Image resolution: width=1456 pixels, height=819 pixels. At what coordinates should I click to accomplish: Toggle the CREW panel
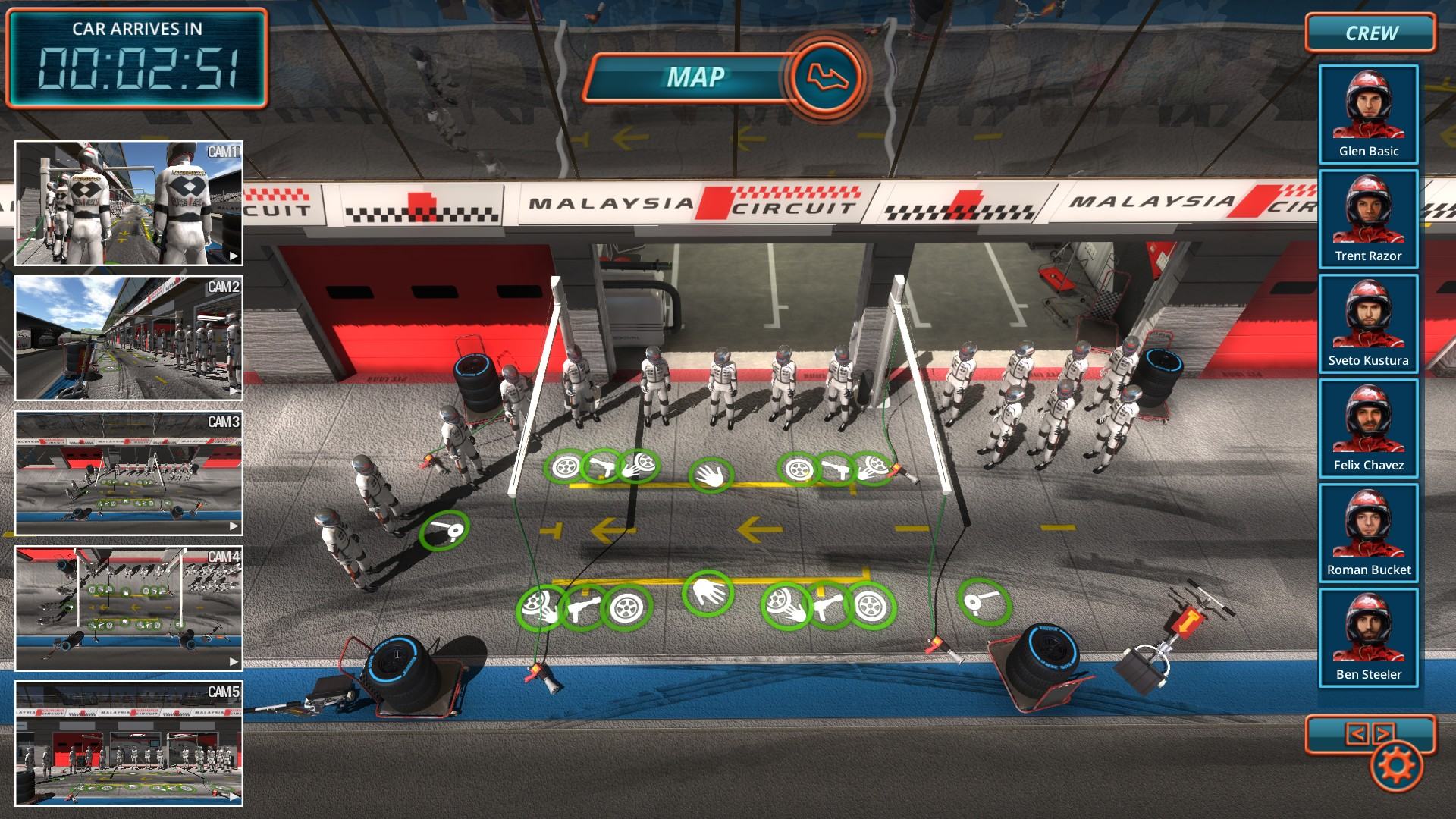coord(1370,33)
